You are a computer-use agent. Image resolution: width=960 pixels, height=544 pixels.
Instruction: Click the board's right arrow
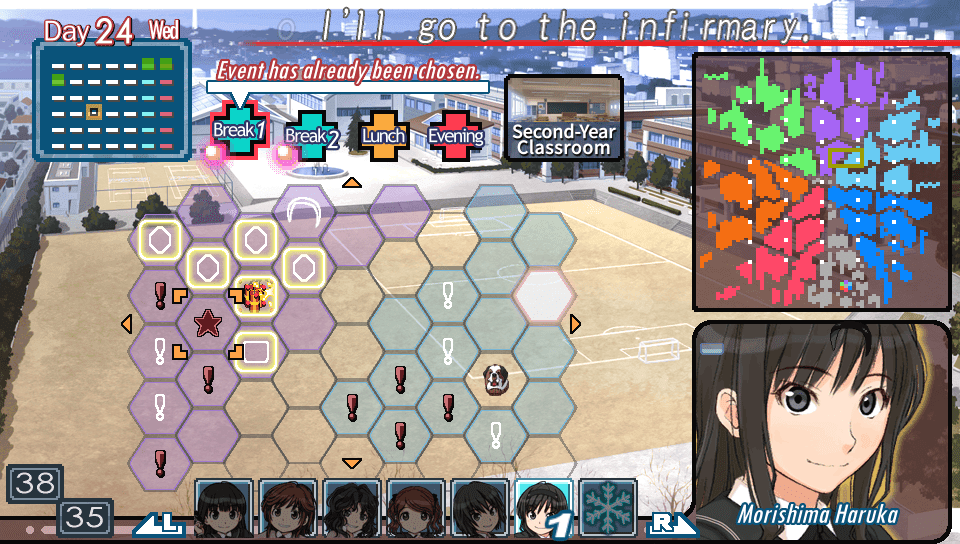click(x=575, y=323)
